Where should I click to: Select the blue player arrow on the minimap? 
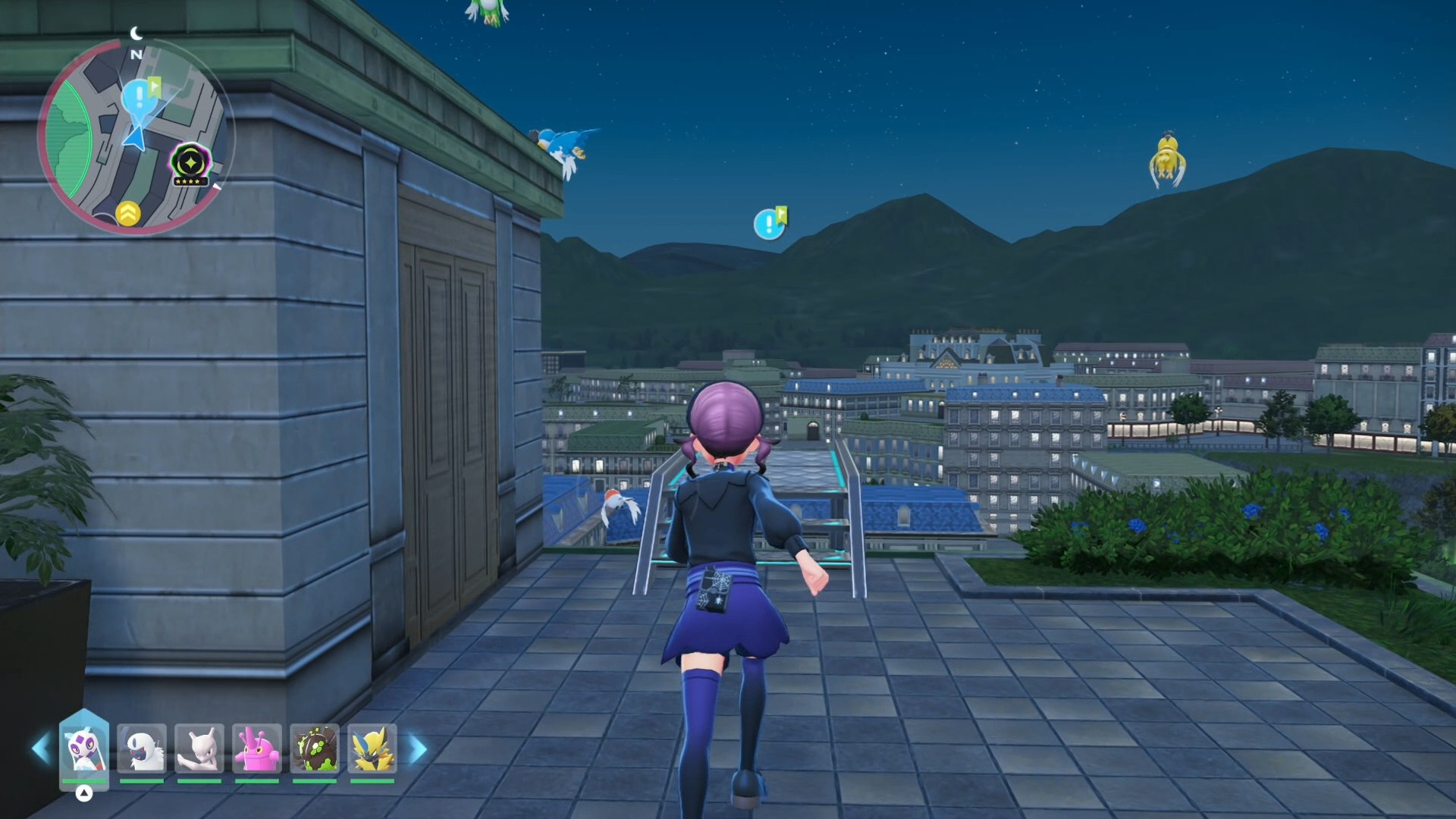135,139
